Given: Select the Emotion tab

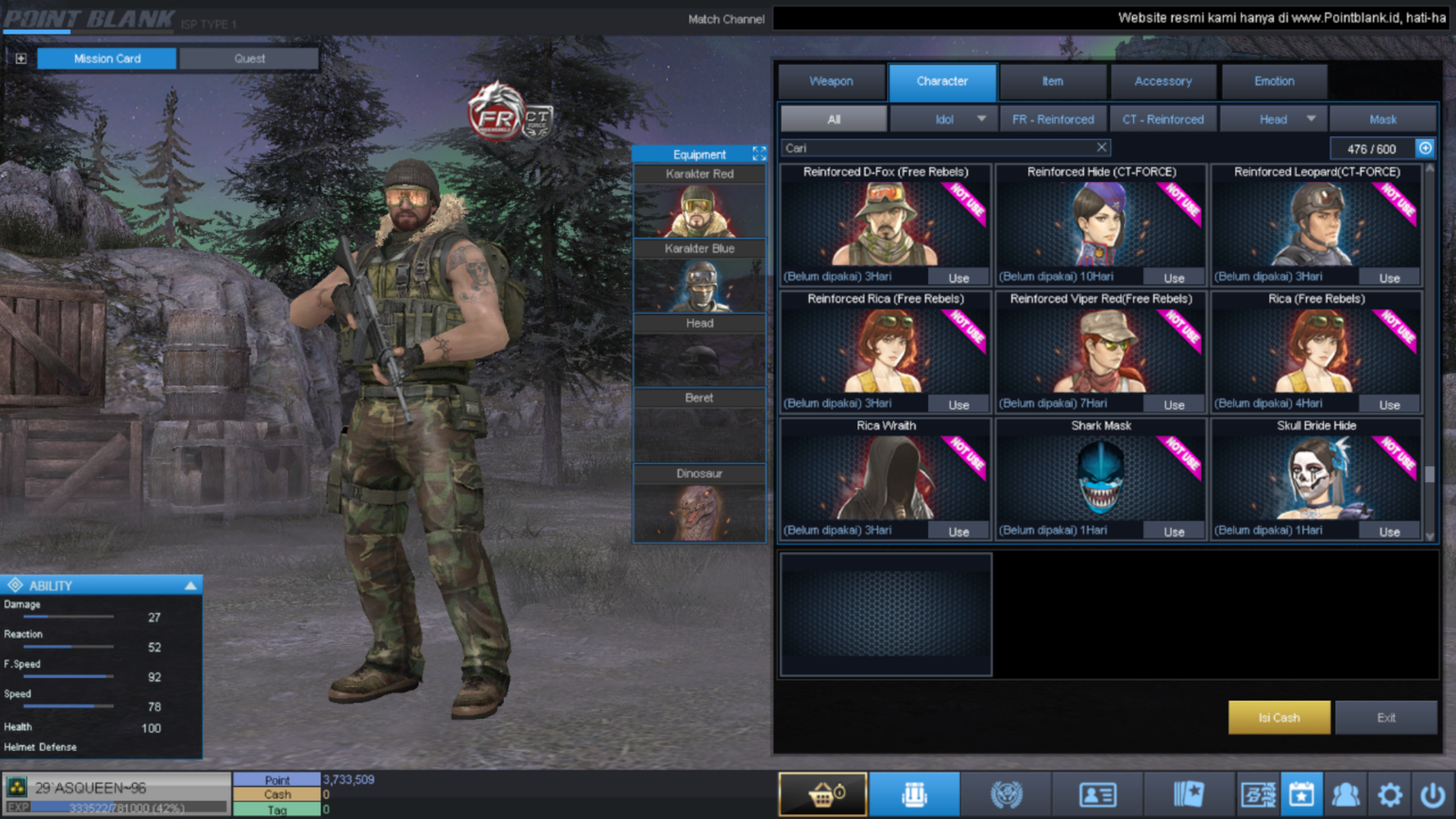Looking at the screenshot, I should coord(1273,81).
